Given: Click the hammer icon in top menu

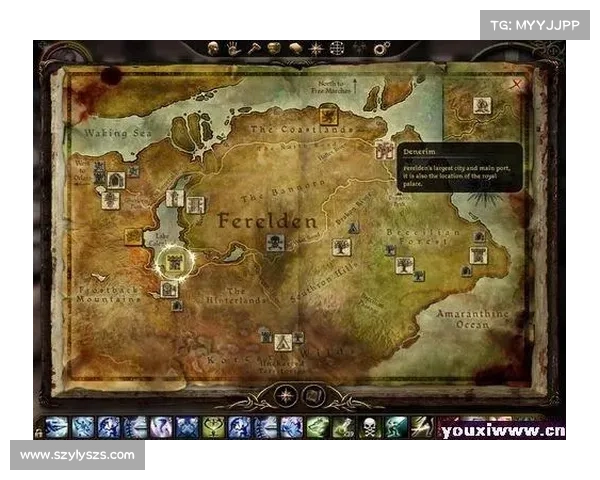Looking at the screenshot, I should [253, 47].
